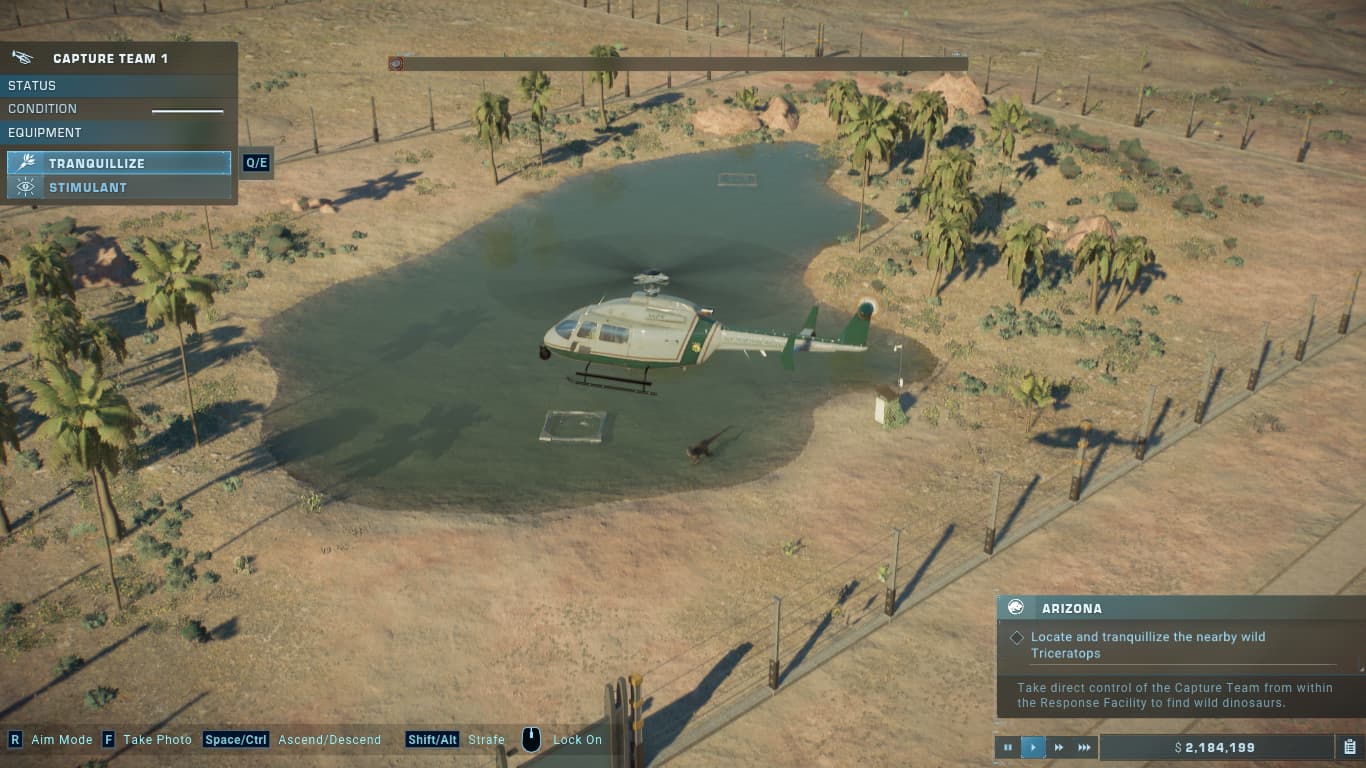The width and height of the screenshot is (1366, 768).
Task: Pause the game simulation
Action: 1007,747
